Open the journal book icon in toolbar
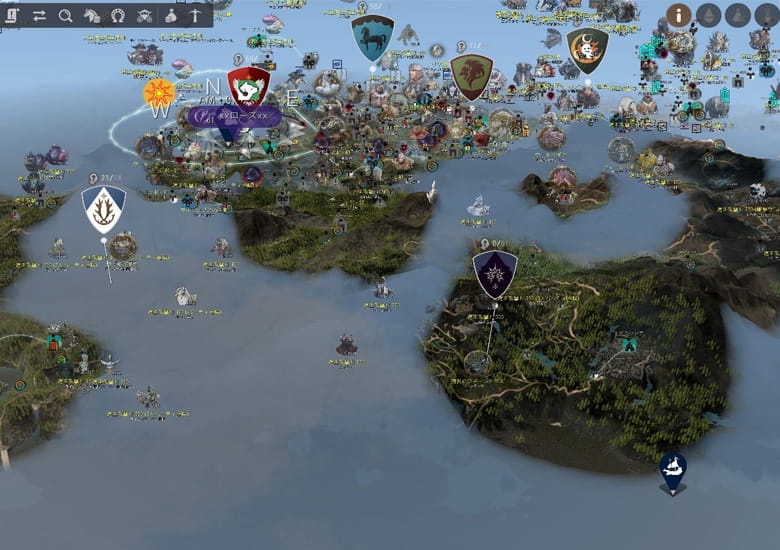The width and height of the screenshot is (780, 550). 13,15
